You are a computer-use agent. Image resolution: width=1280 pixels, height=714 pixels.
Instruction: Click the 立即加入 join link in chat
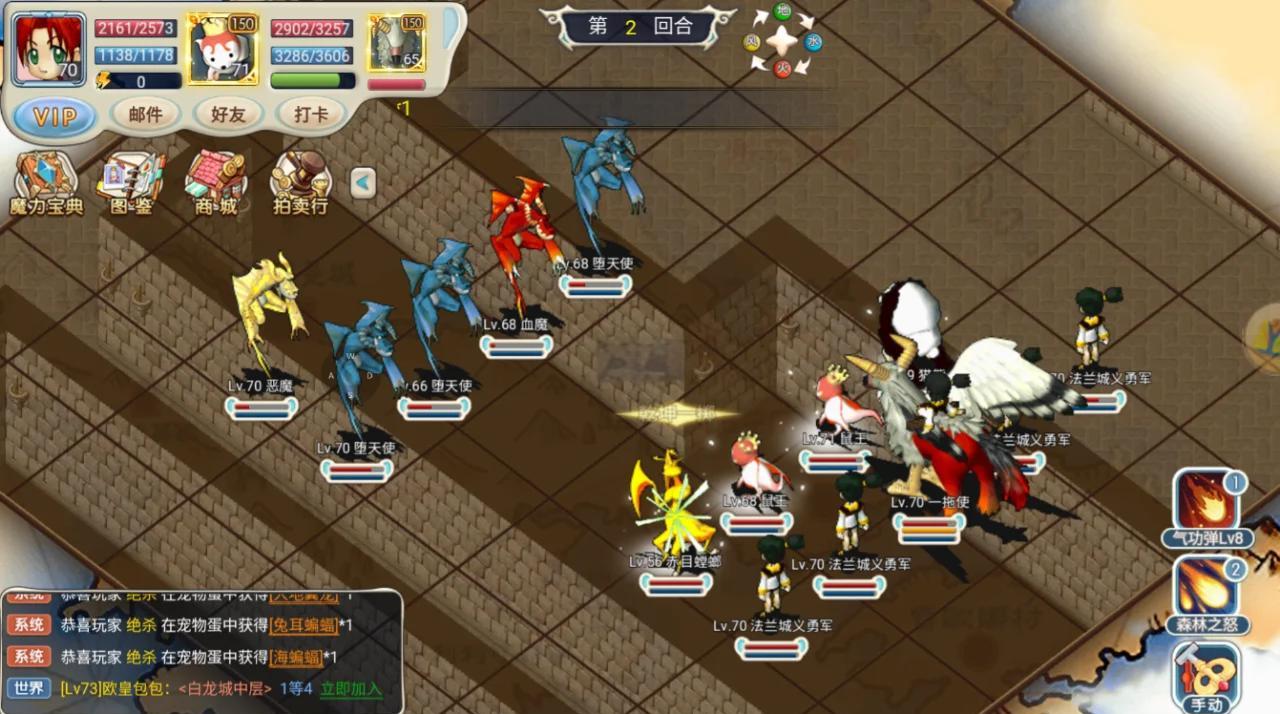[351, 688]
